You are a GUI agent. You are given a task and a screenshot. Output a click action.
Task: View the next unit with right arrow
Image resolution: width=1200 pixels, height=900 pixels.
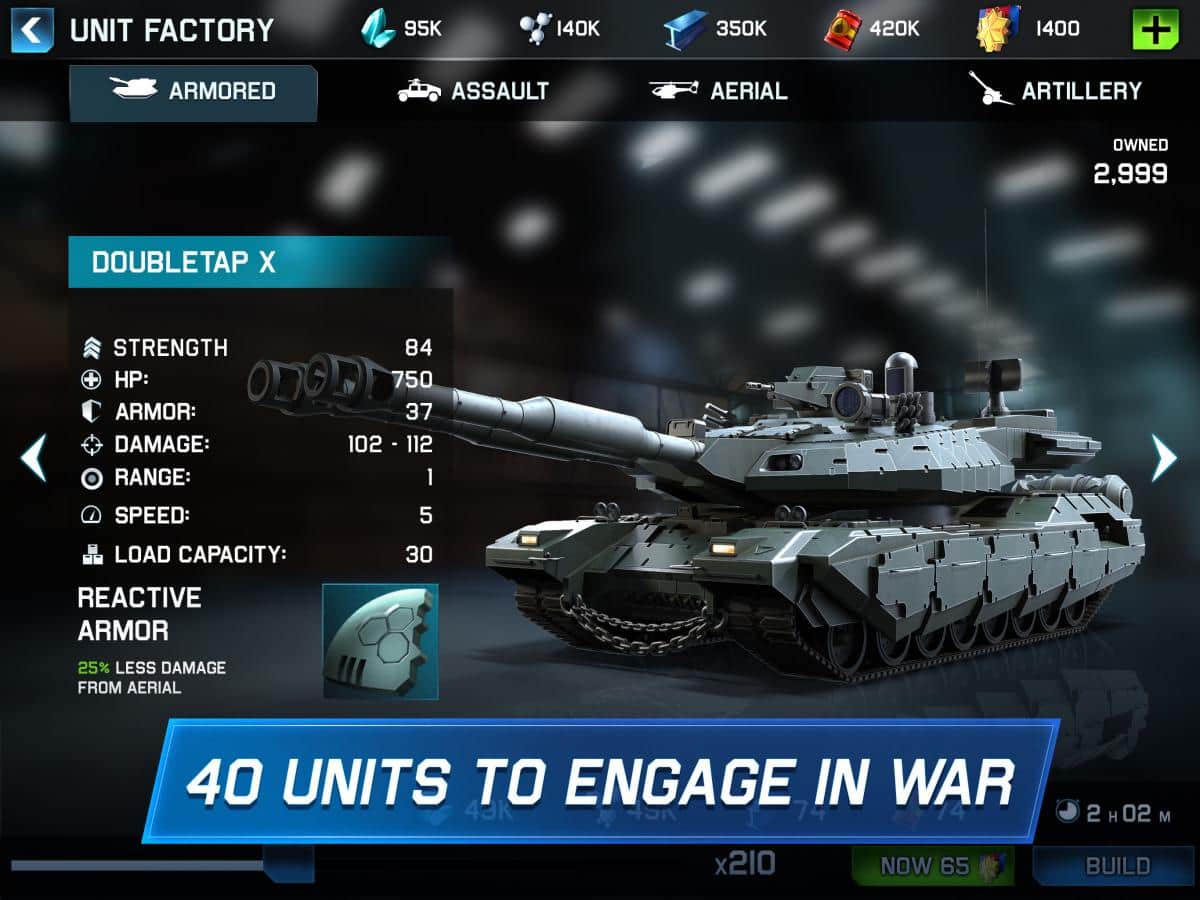pyautogui.click(x=1164, y=458)
